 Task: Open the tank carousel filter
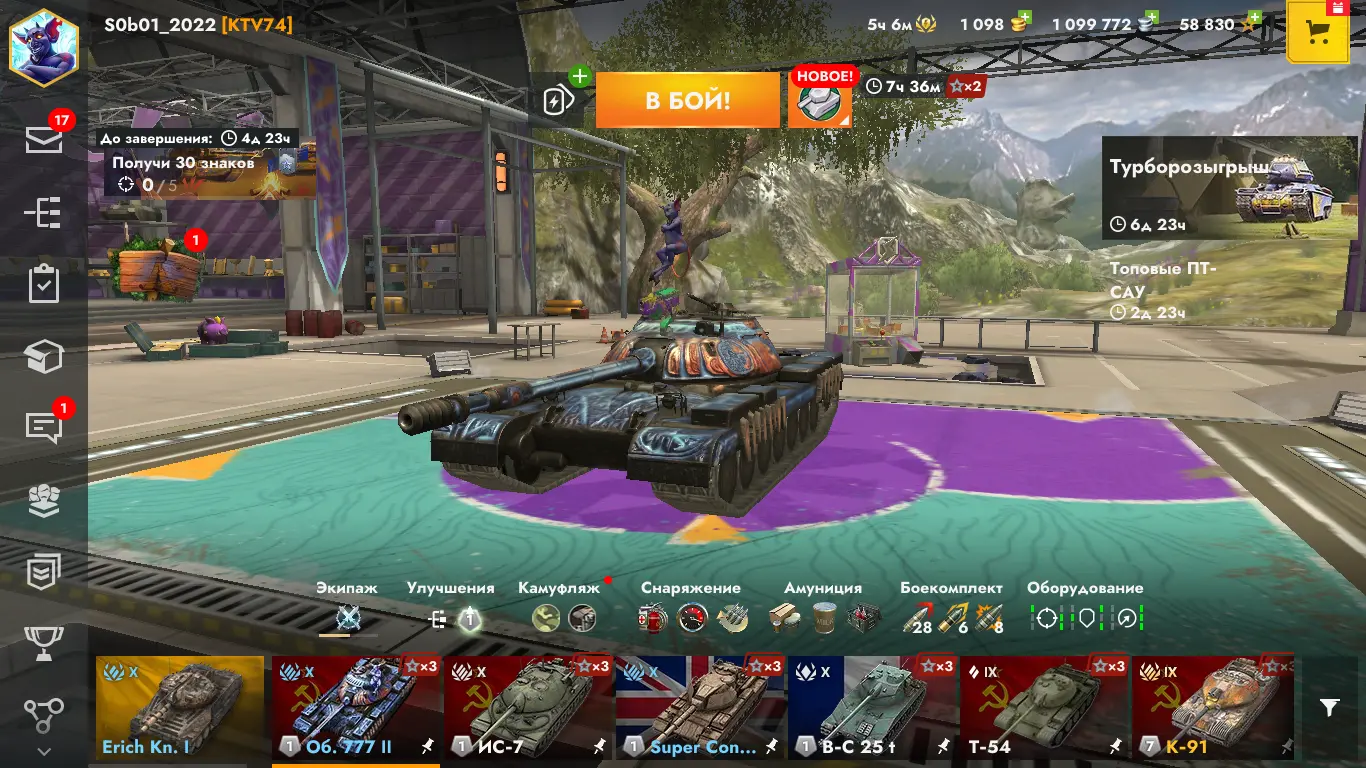coord(1329,708)
